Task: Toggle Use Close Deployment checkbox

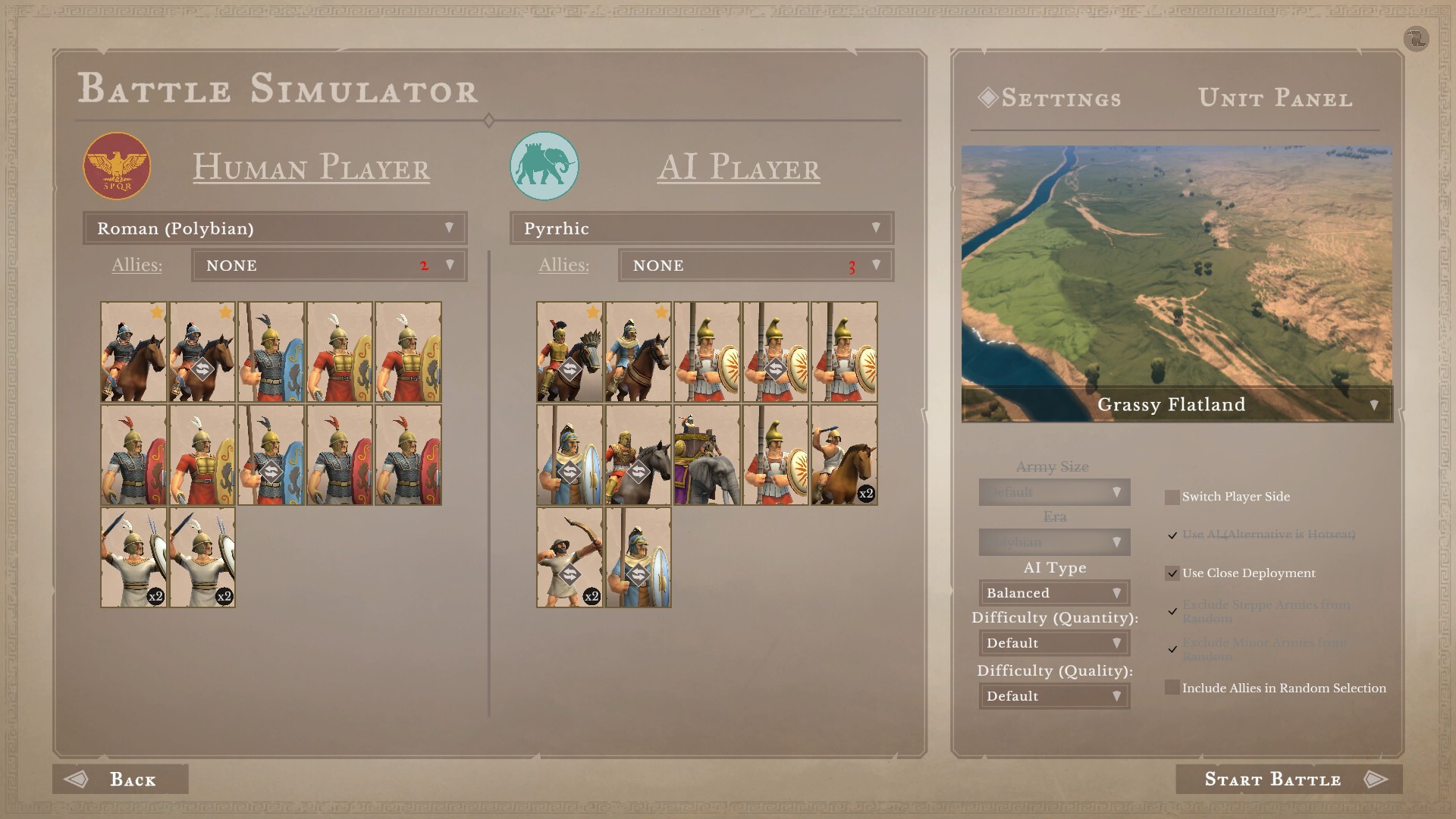Action: (1172, 573)
